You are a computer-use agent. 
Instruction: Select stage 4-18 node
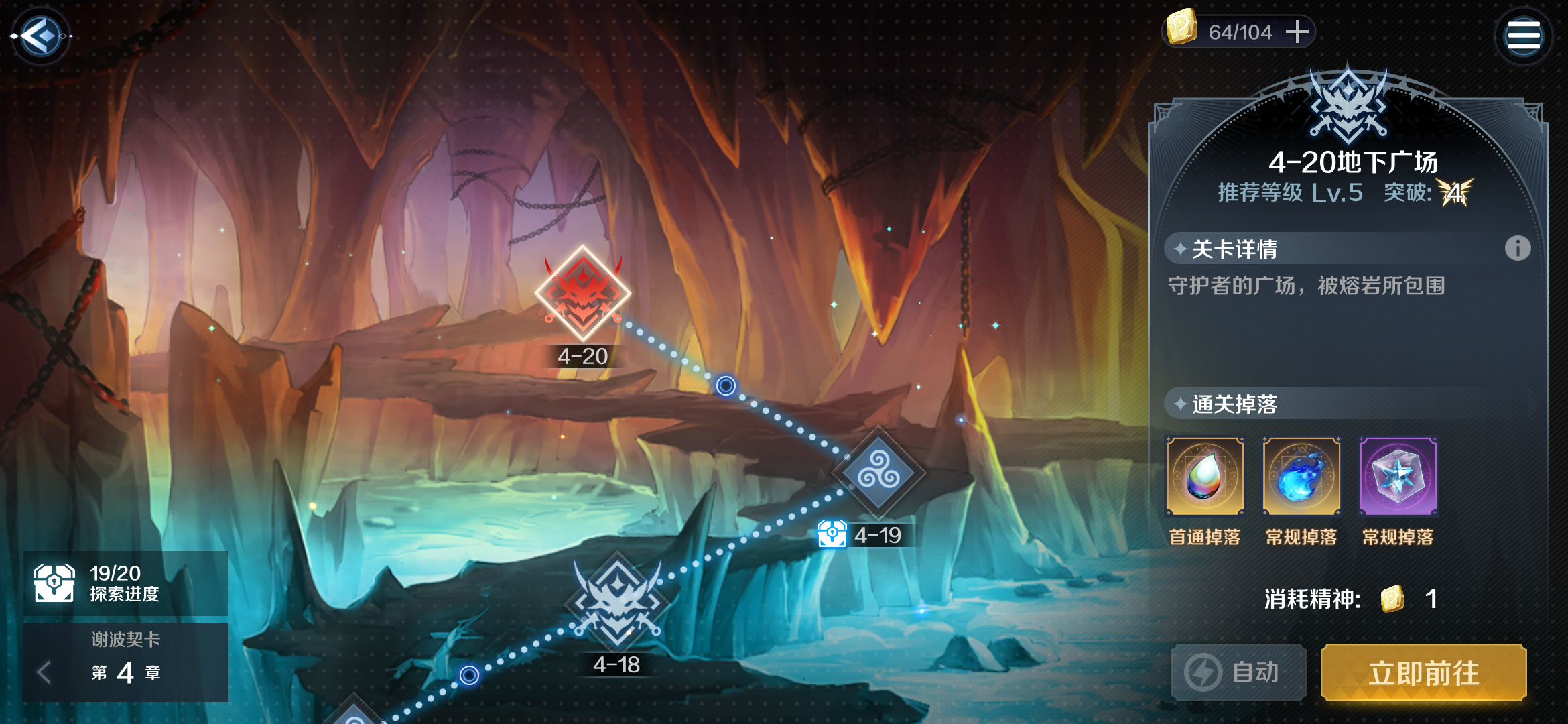pos(617,601)
